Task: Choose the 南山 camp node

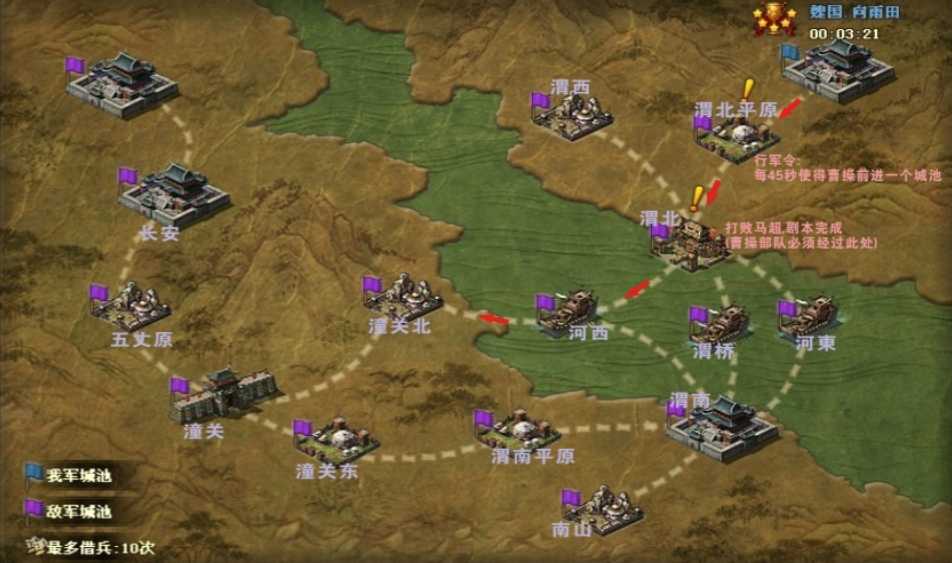Action: pyautogui.click(x=602, y=508)
